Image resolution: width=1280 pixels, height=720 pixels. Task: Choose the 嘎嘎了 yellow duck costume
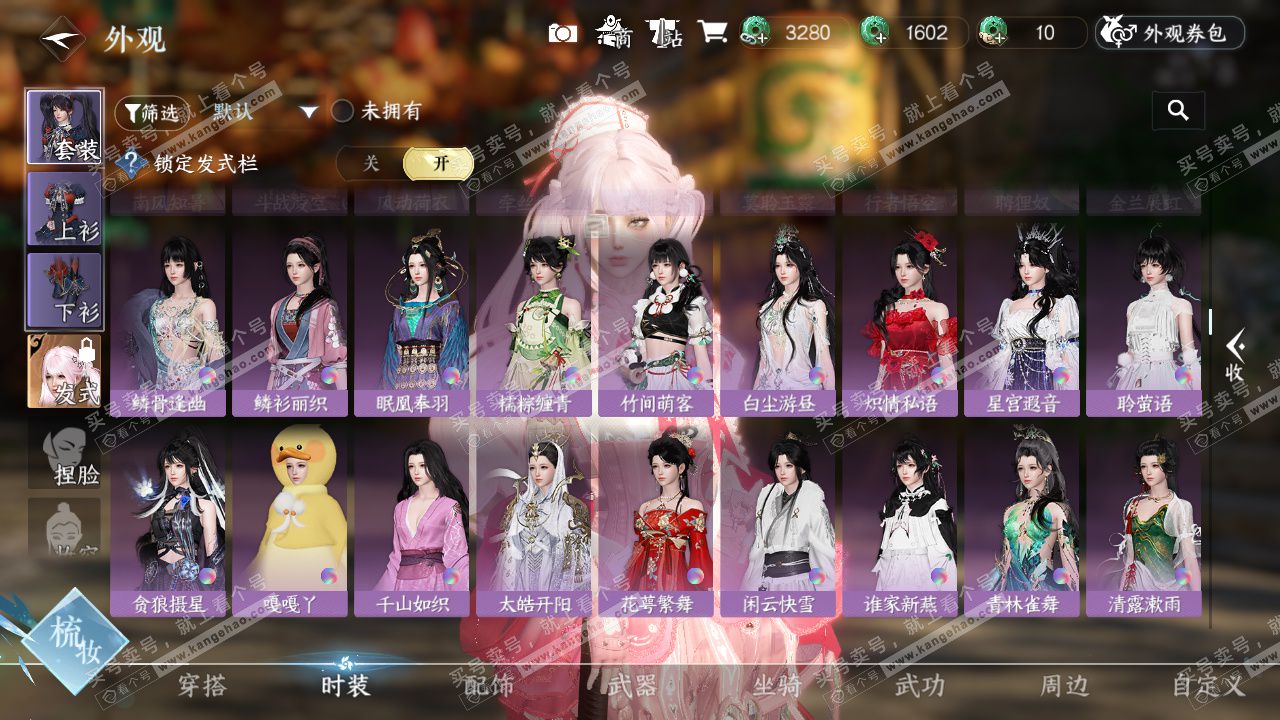(290, 518)
